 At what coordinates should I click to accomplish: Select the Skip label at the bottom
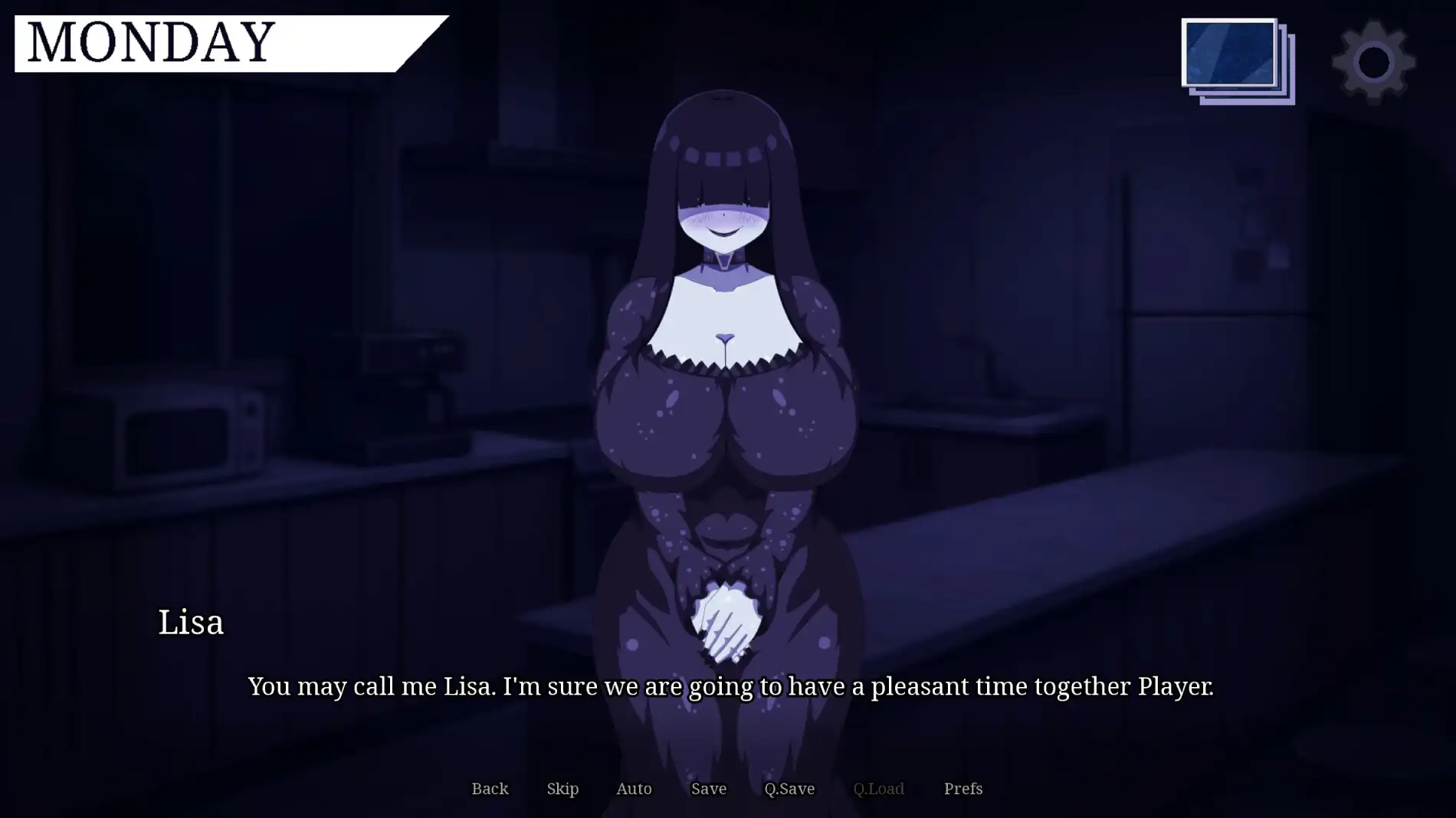(x=562, y=788)
